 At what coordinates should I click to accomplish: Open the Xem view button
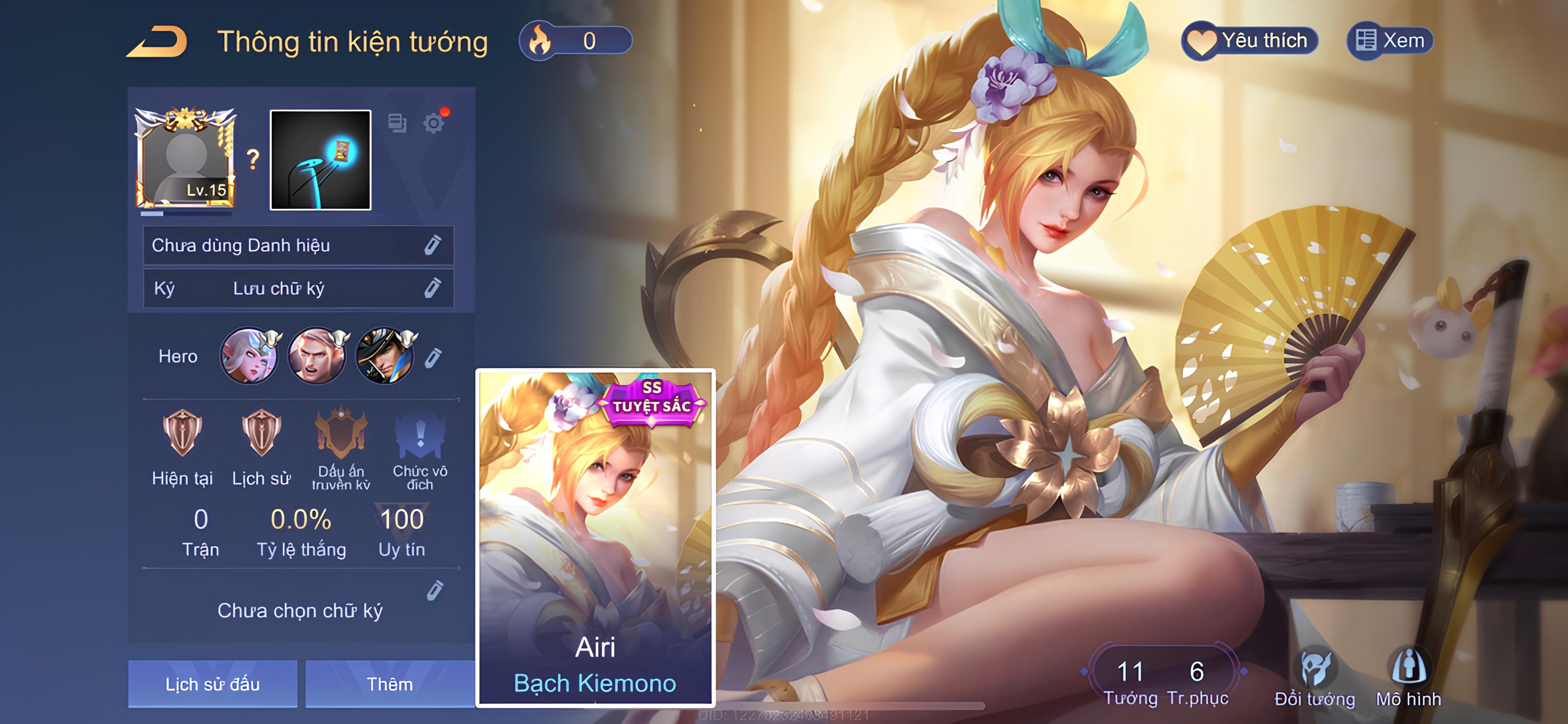[x=1390, y=41]
